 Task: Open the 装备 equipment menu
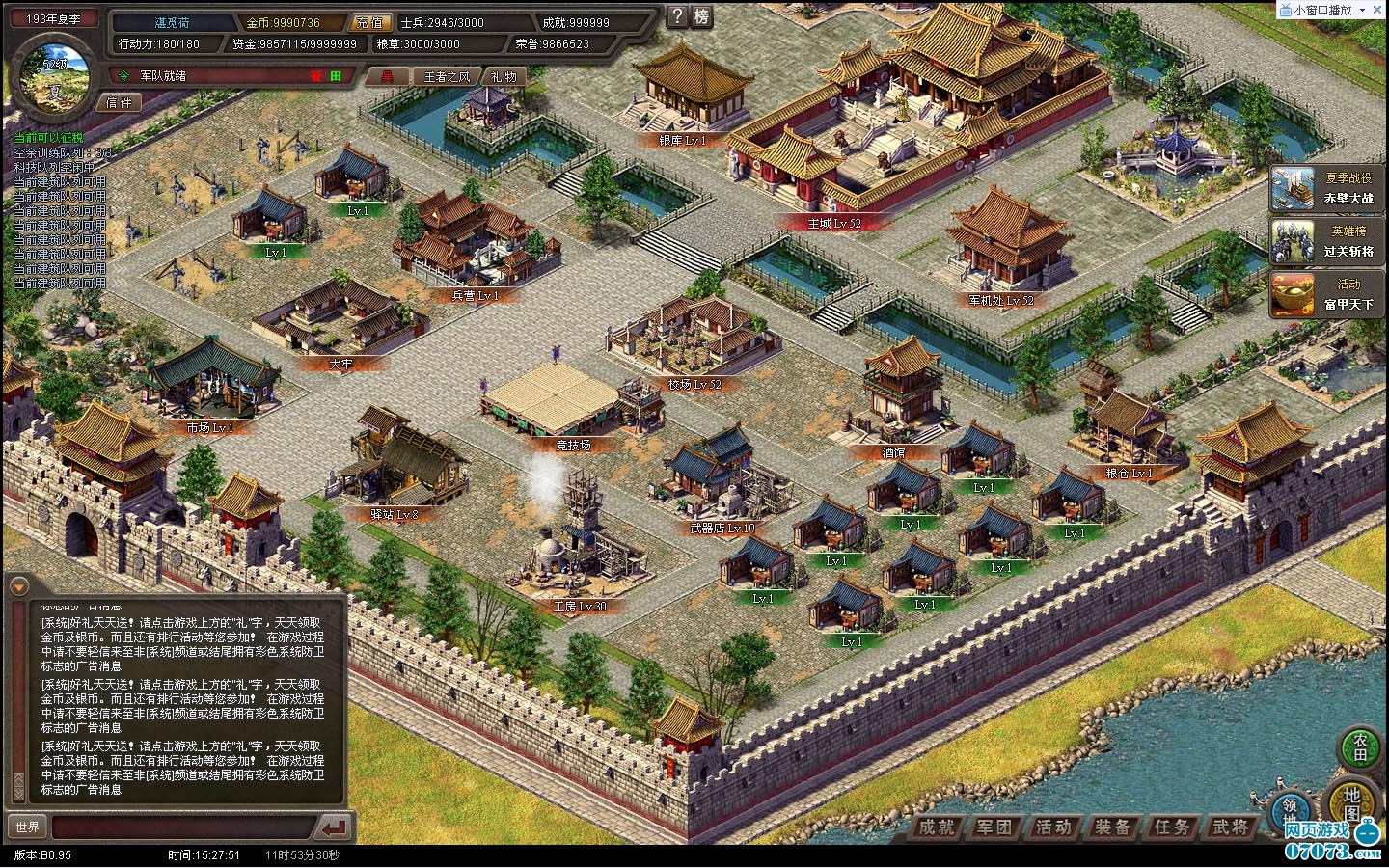[1113, 827]
